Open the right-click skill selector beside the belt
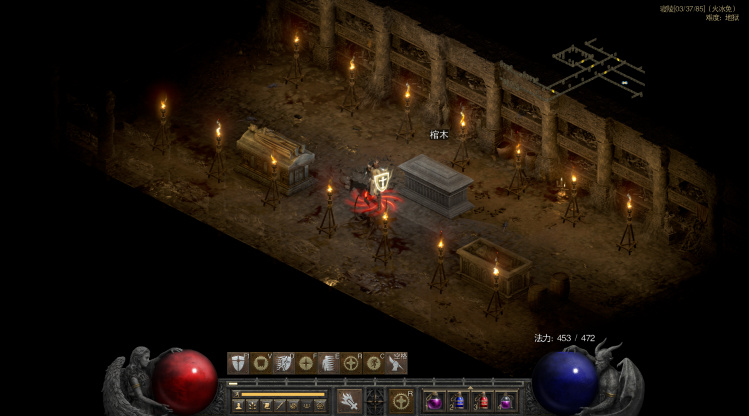 (402, 401)
